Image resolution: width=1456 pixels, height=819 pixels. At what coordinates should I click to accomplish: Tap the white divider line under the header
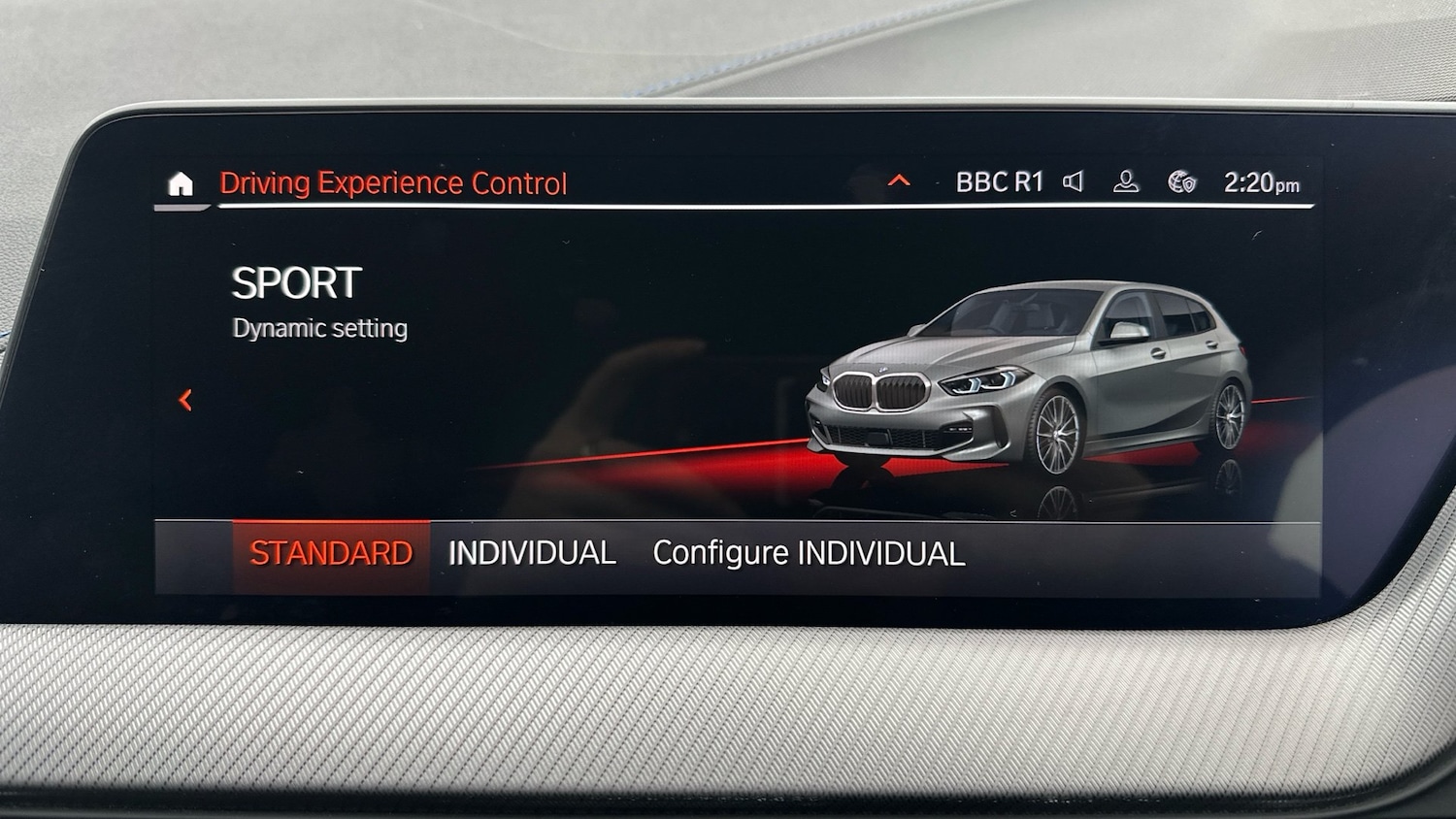click(679, 206)
